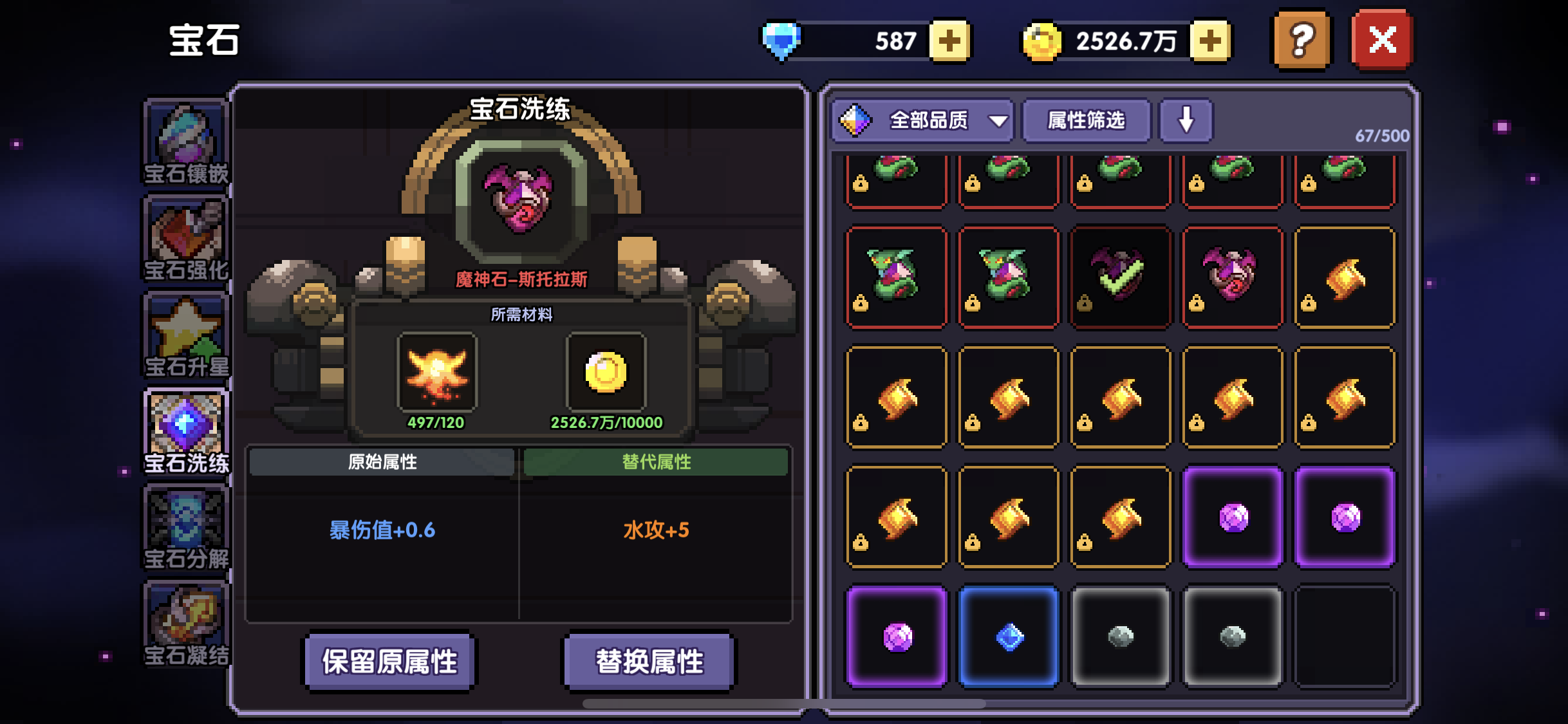The width and height of the screenshot is (1568, 724).
Task: Open the 属性筛选 attribute filter
Action: pos(1085,120)
